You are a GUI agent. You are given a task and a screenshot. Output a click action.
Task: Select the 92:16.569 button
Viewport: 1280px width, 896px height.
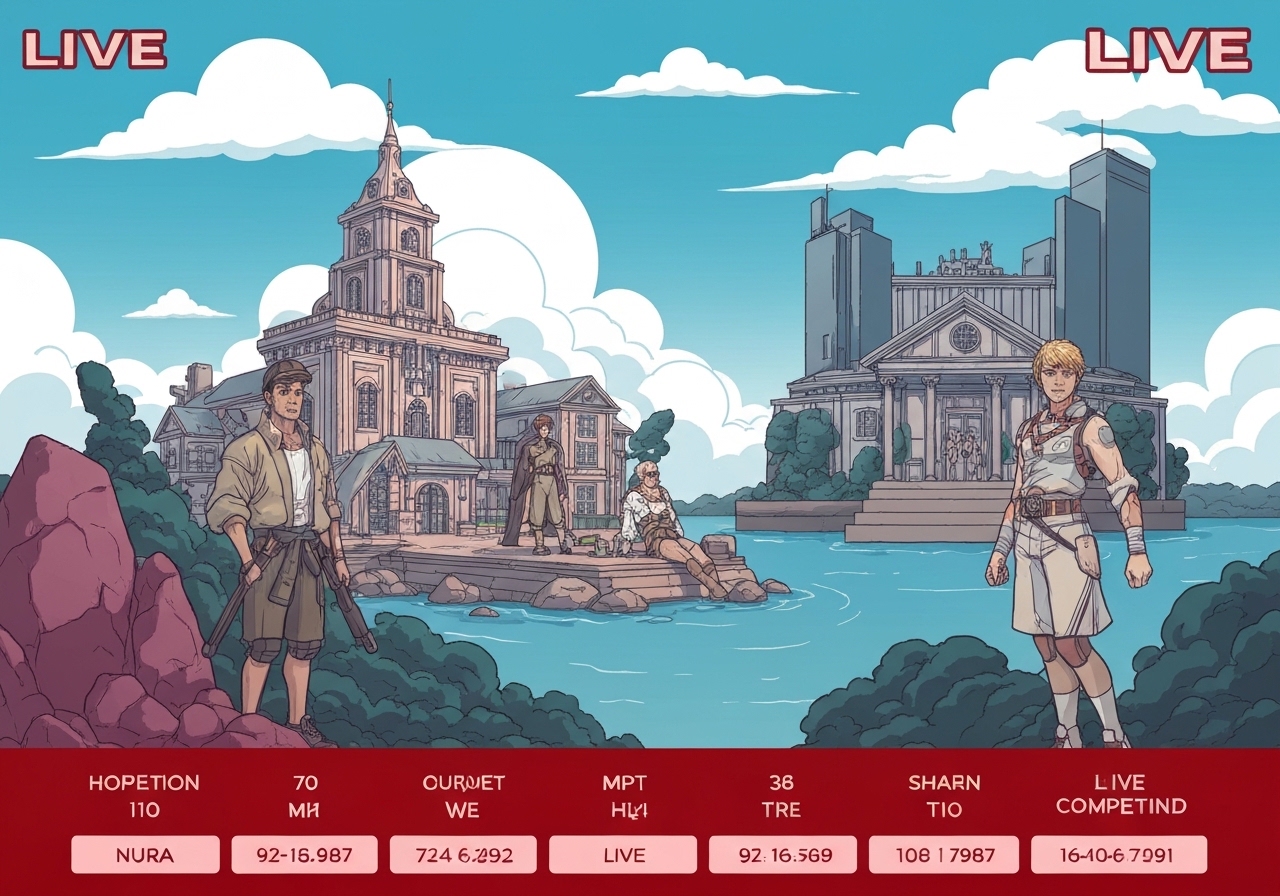tap(782, 855)
